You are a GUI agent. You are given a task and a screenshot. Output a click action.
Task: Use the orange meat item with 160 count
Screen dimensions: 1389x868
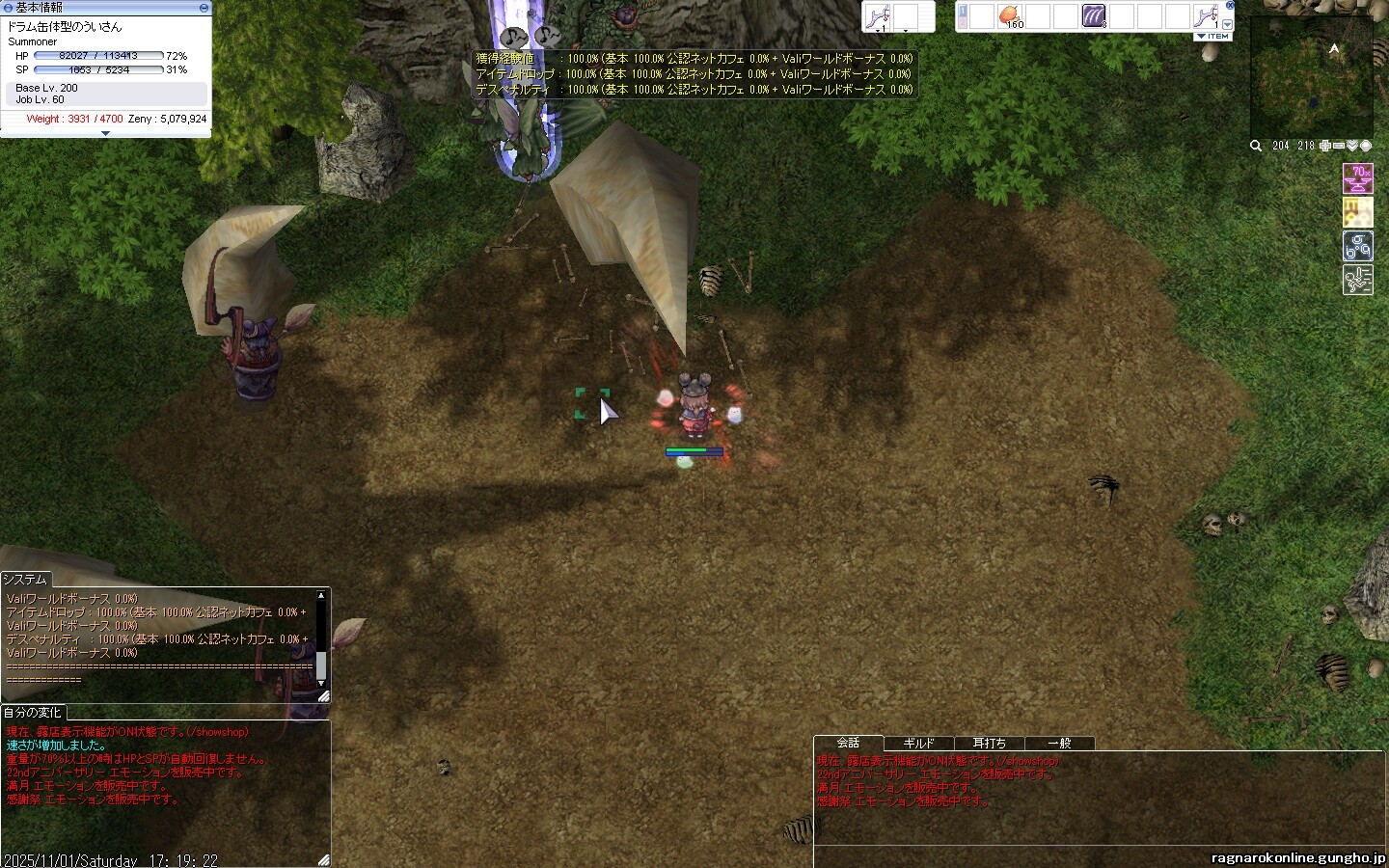pyautogui.click(x=1009, y=15)
